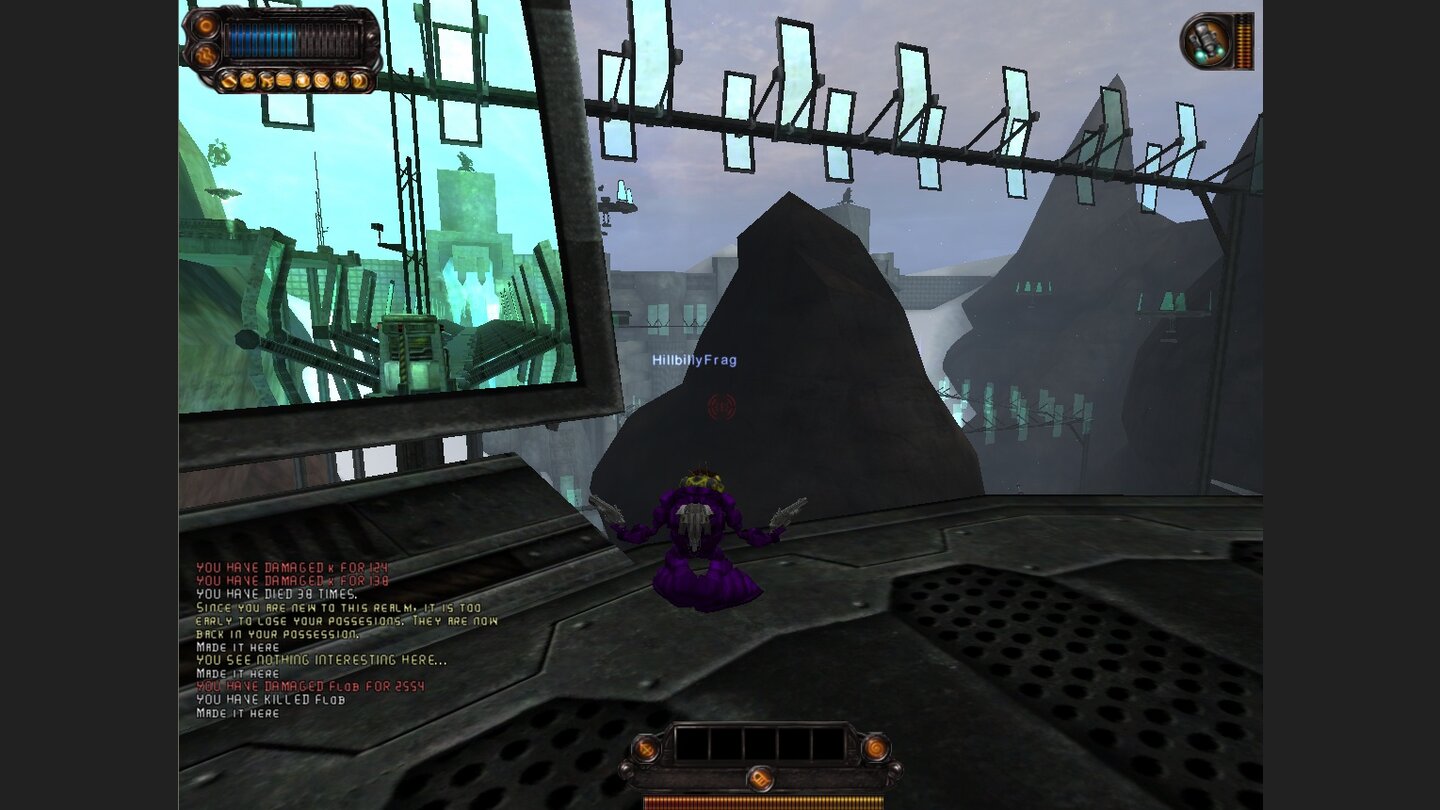Select the jetpack icon in the top corner
The width and height of the screenshot is (1440, 810).
(1205, 42)
